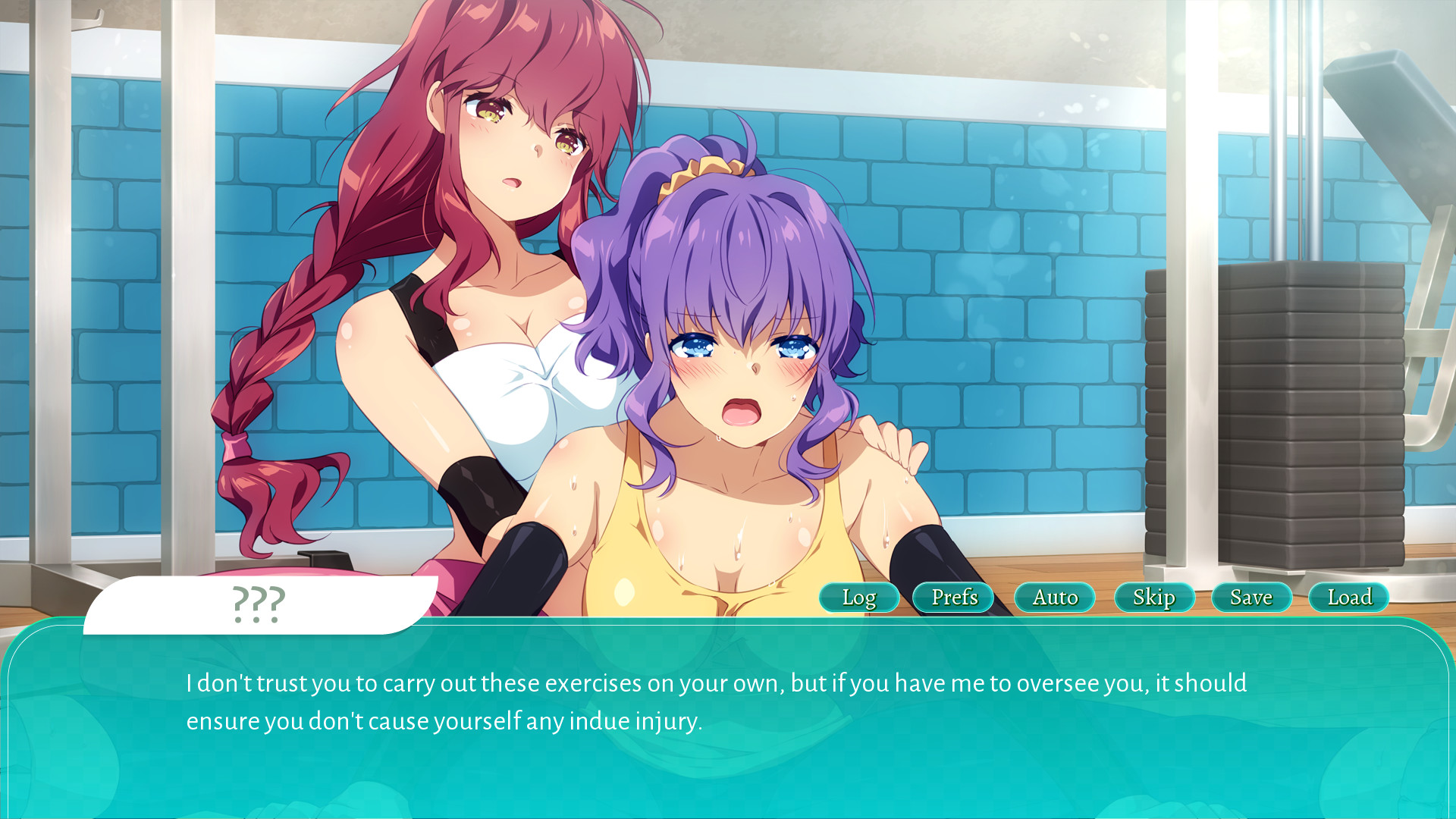Access dialogue history via the Log button
This screenshot has width=1456, height=819.
859,598
